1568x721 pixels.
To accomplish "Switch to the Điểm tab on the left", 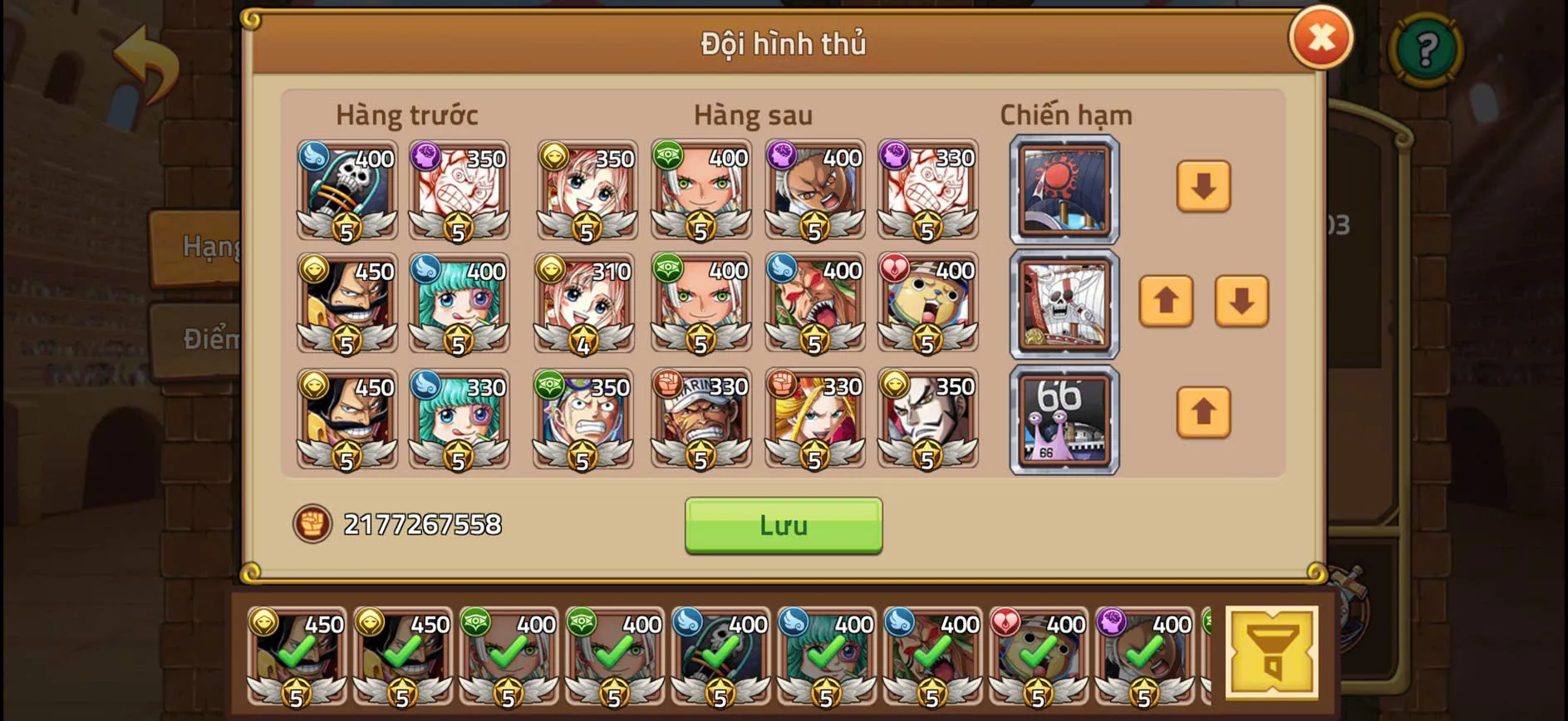I will tap(210, 340).
